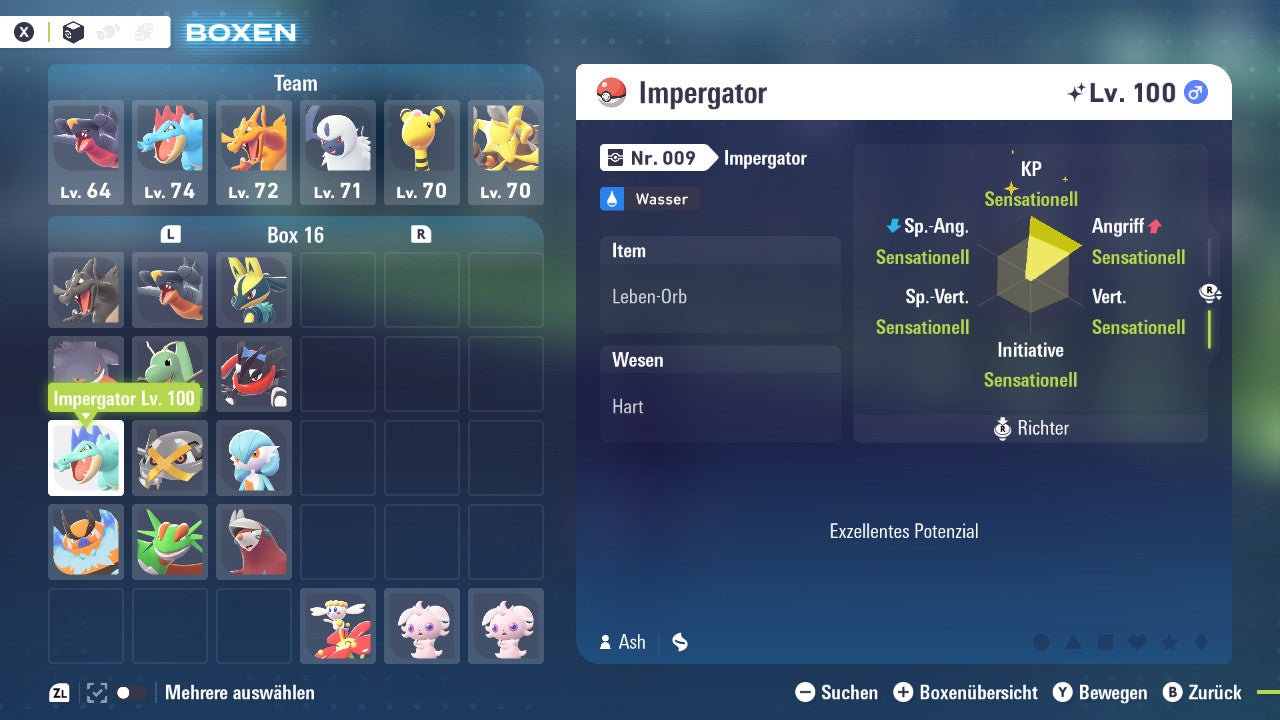This screenshot has width=1280, height=720.
Task: Open the Richter stat judging feature
Action: [1030, 428]
